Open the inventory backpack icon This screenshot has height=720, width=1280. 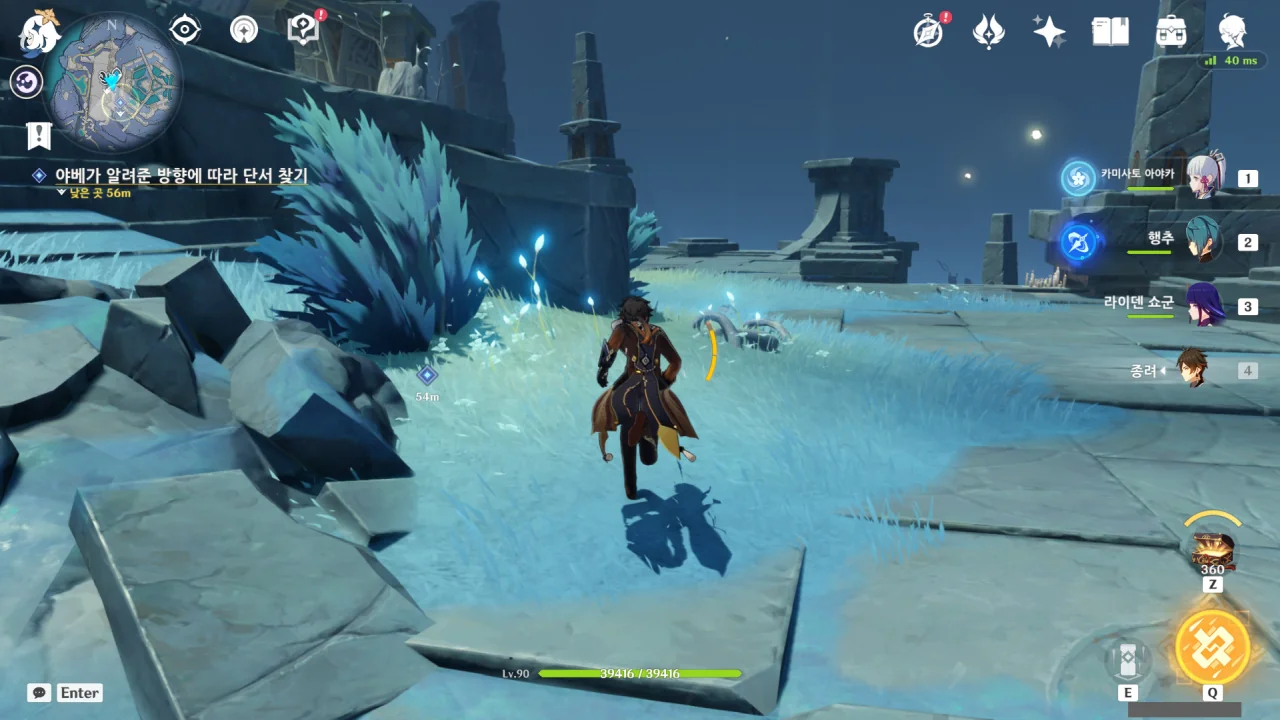point(1171,31)
